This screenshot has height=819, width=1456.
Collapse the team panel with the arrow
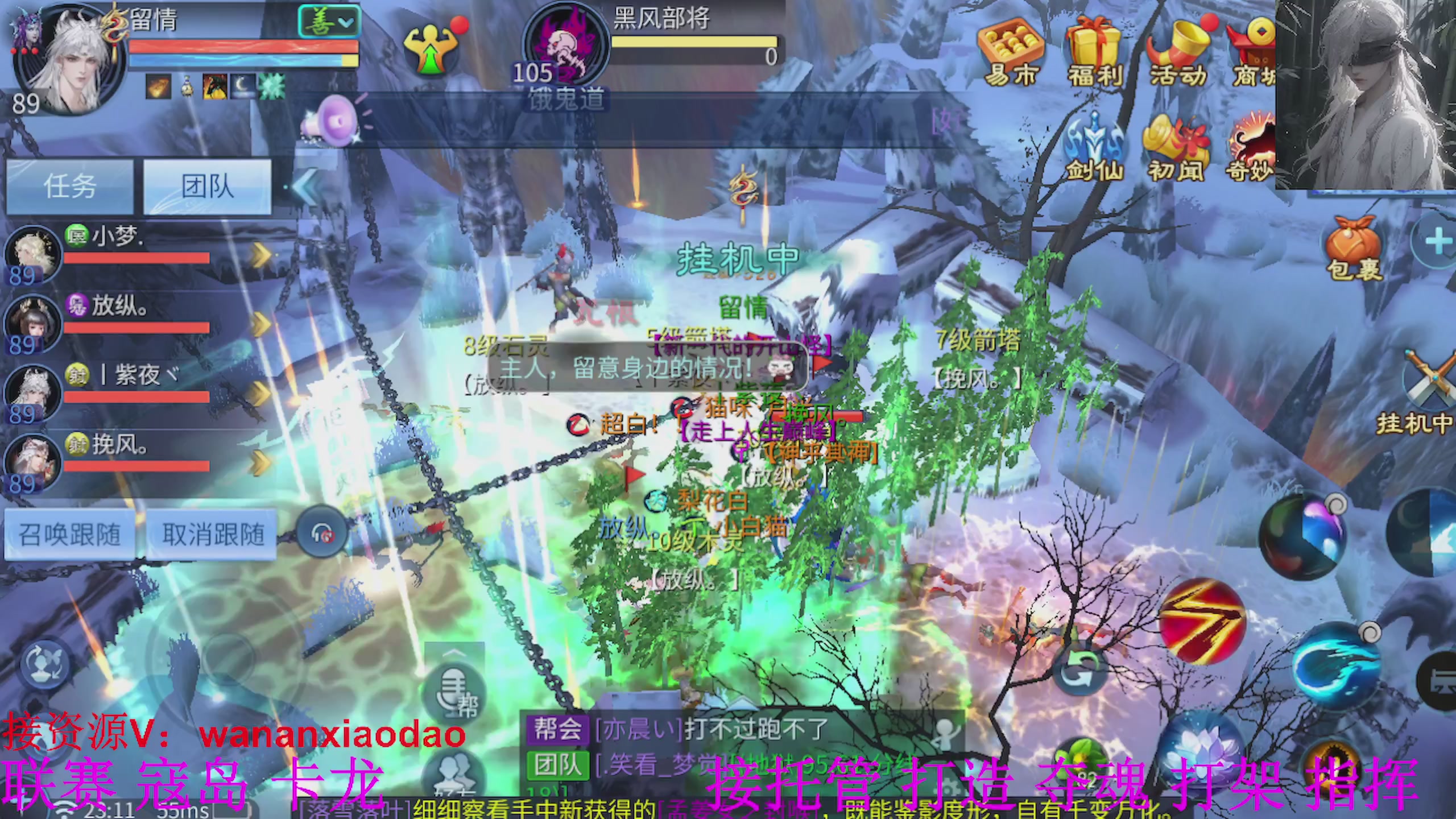pyautogui.click(x=306, y=187)
